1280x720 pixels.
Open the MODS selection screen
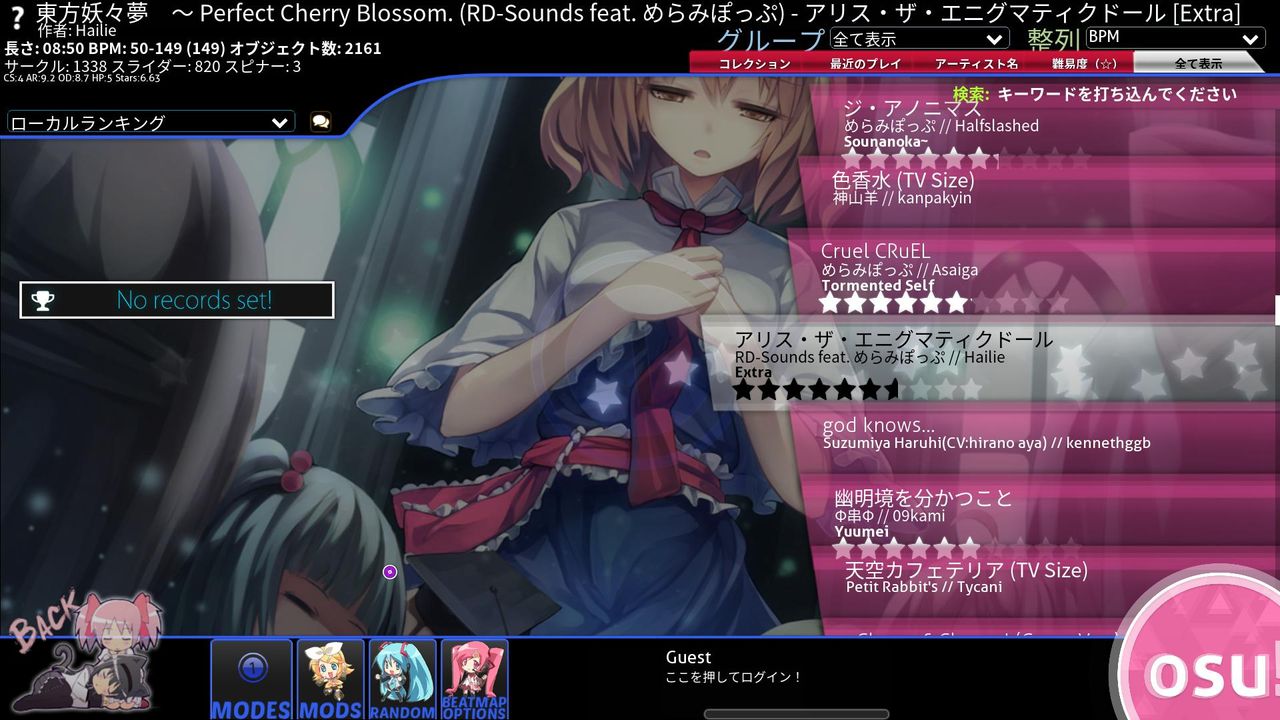(x=329, y=680)
